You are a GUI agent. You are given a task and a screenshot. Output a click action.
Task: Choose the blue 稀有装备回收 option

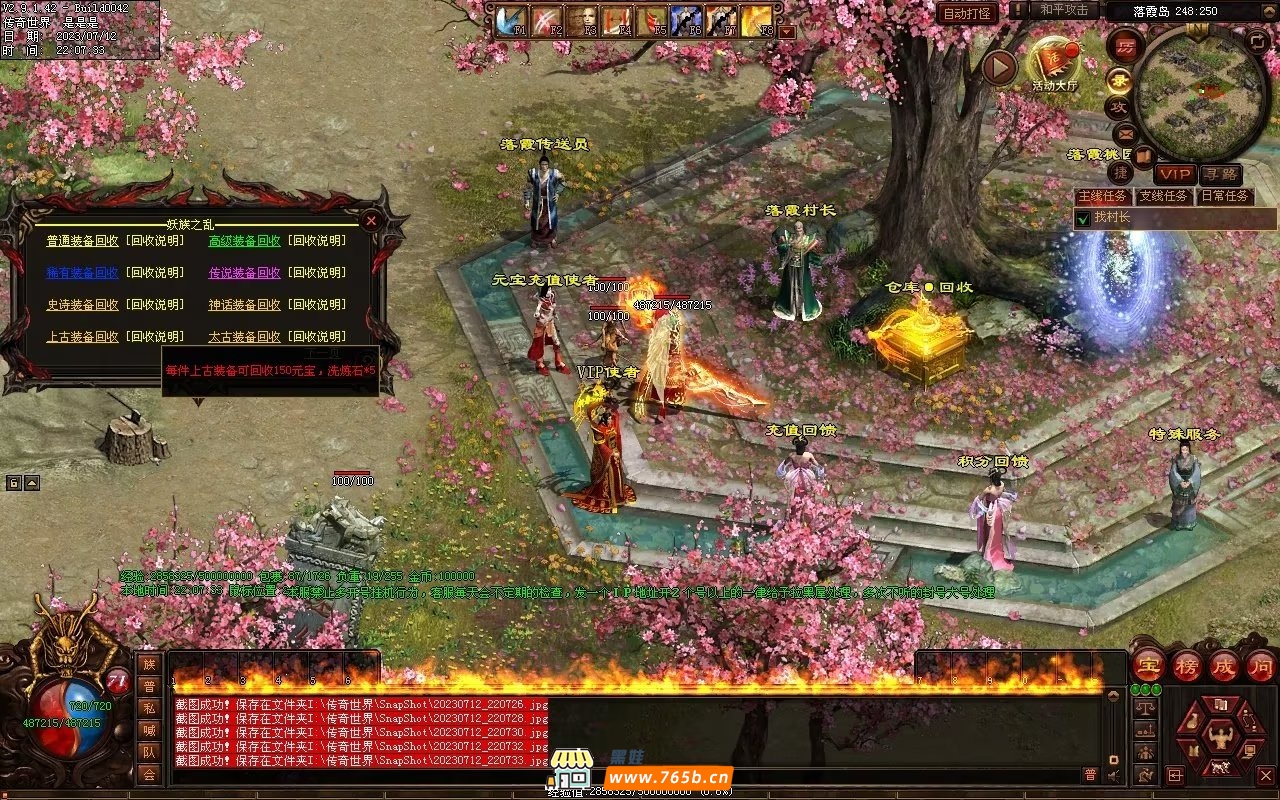click(x=83, y=273)
